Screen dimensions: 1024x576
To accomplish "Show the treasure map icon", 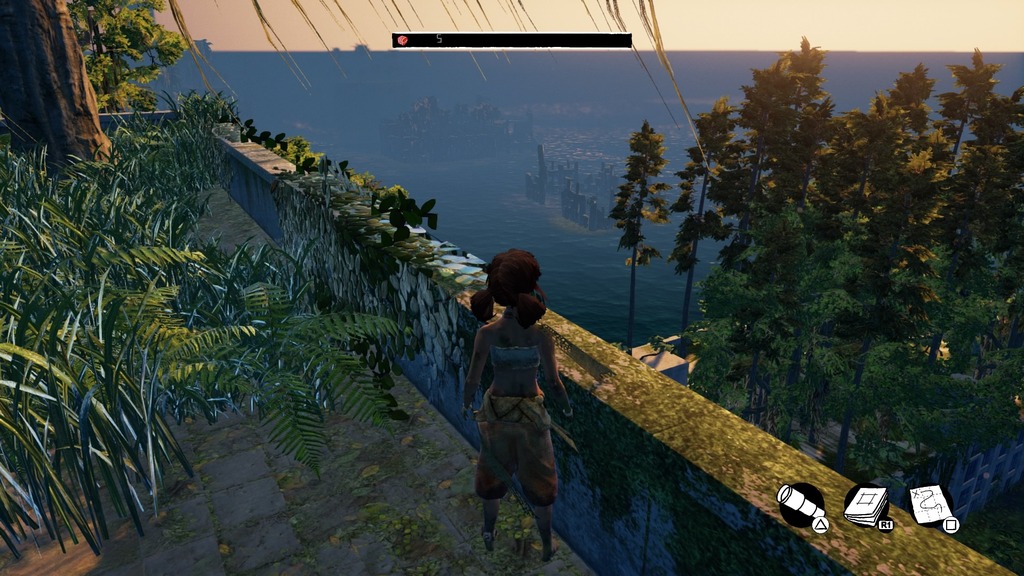I will 931,505.
